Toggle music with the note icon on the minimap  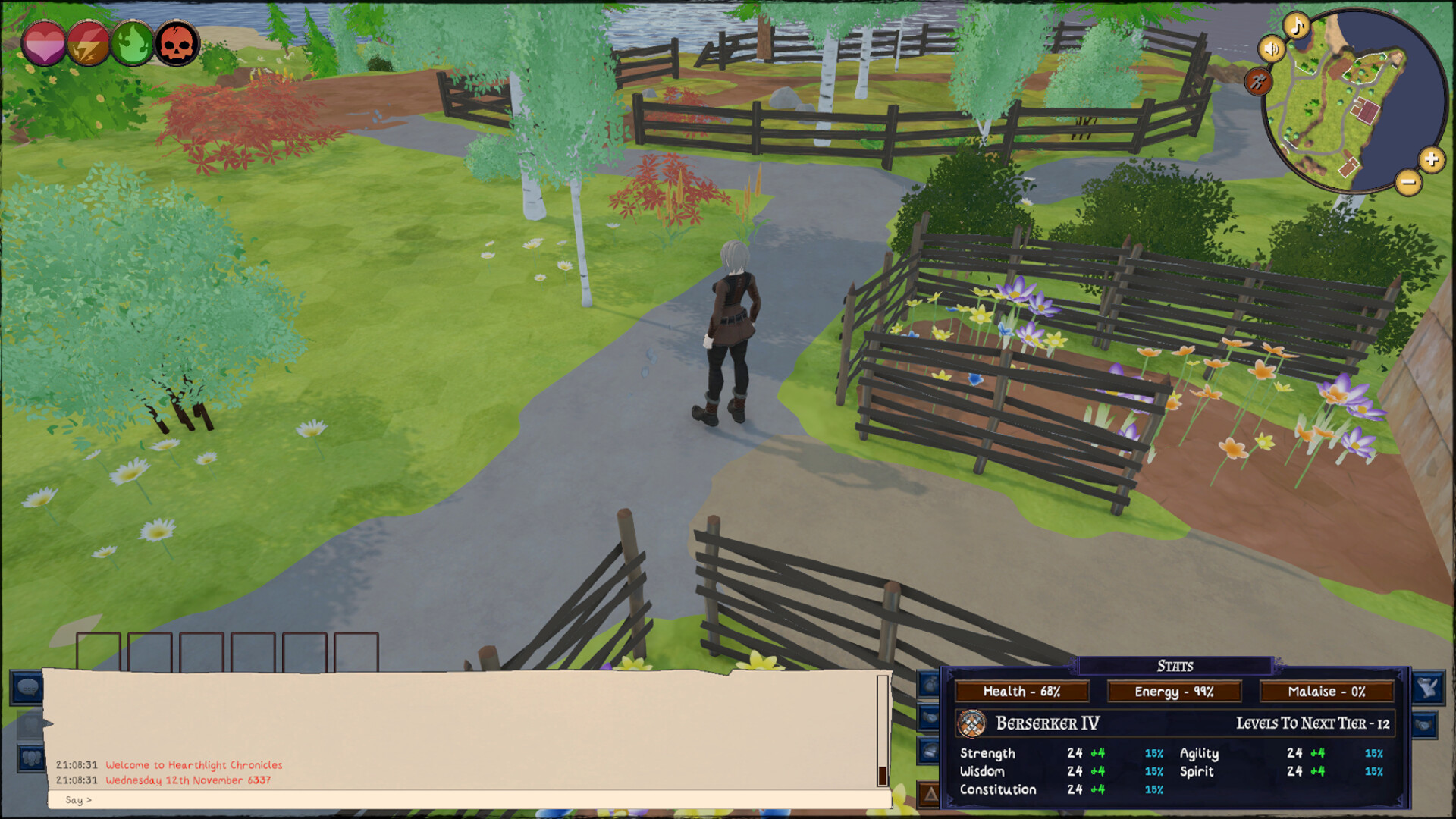[x=1295, y=28]
